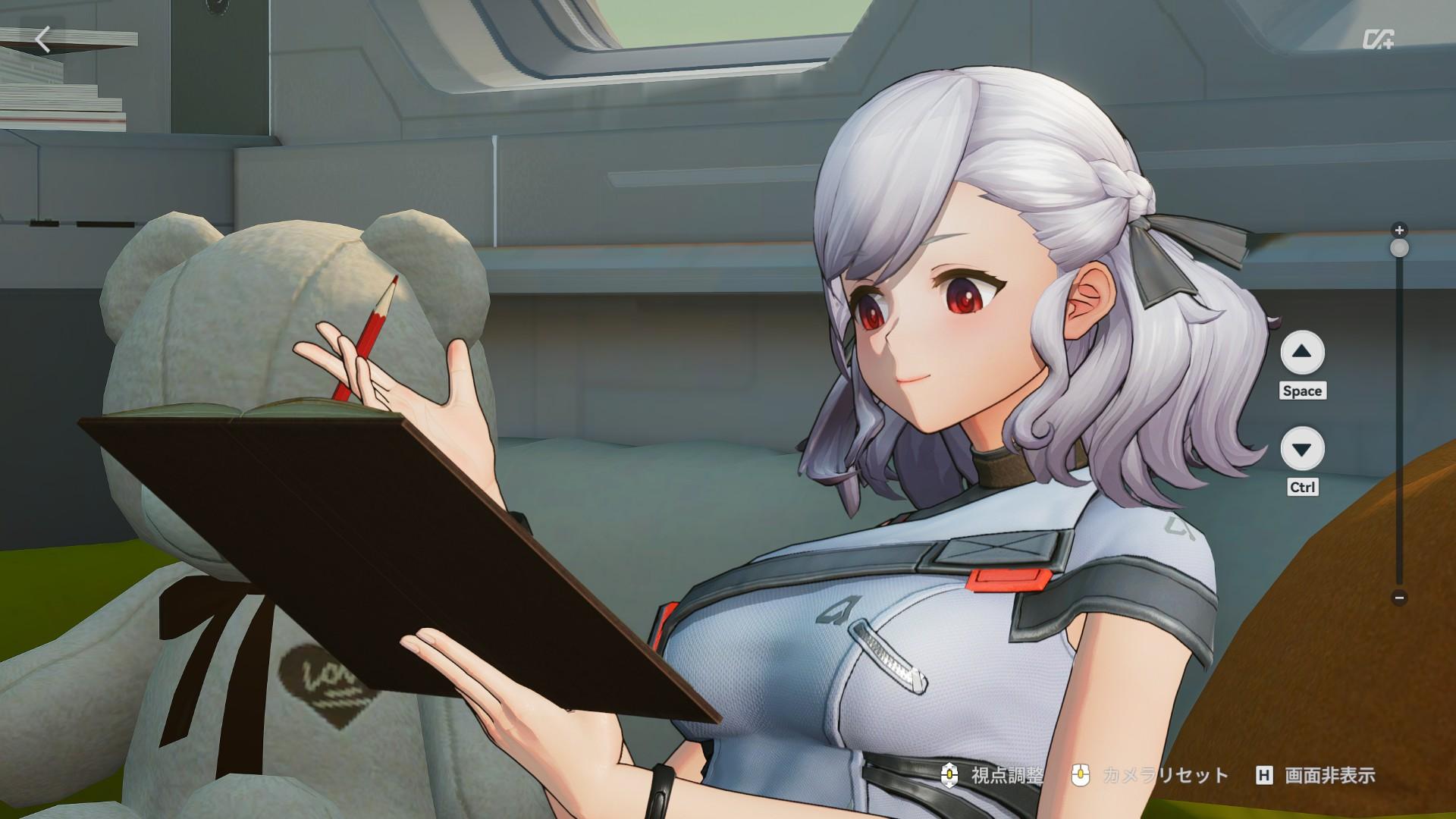Click the Ctrl keycap label

tap(1301, 488)
